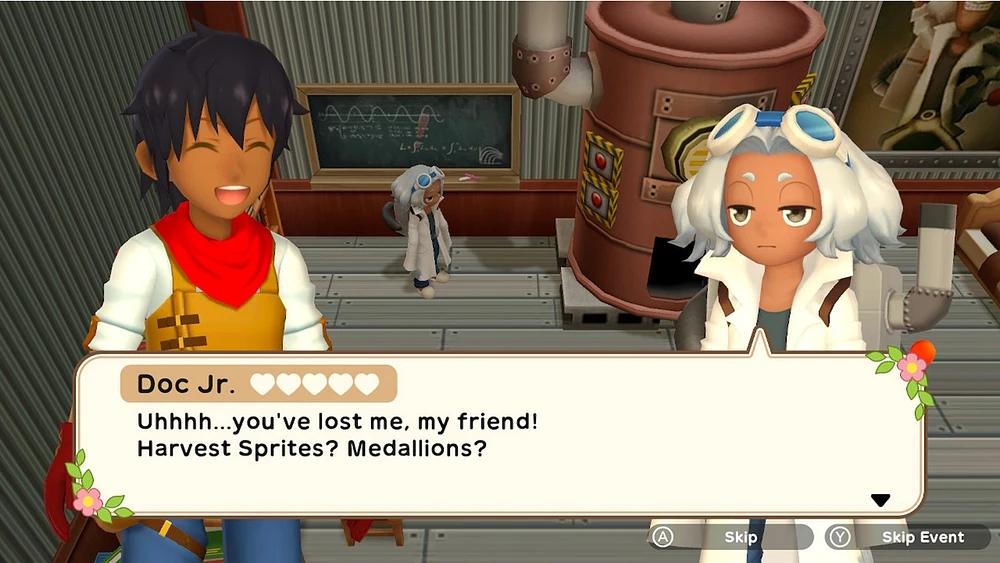
Task: Advance dialogue with the black arrow indicator
Action: (x=880, y=500)
